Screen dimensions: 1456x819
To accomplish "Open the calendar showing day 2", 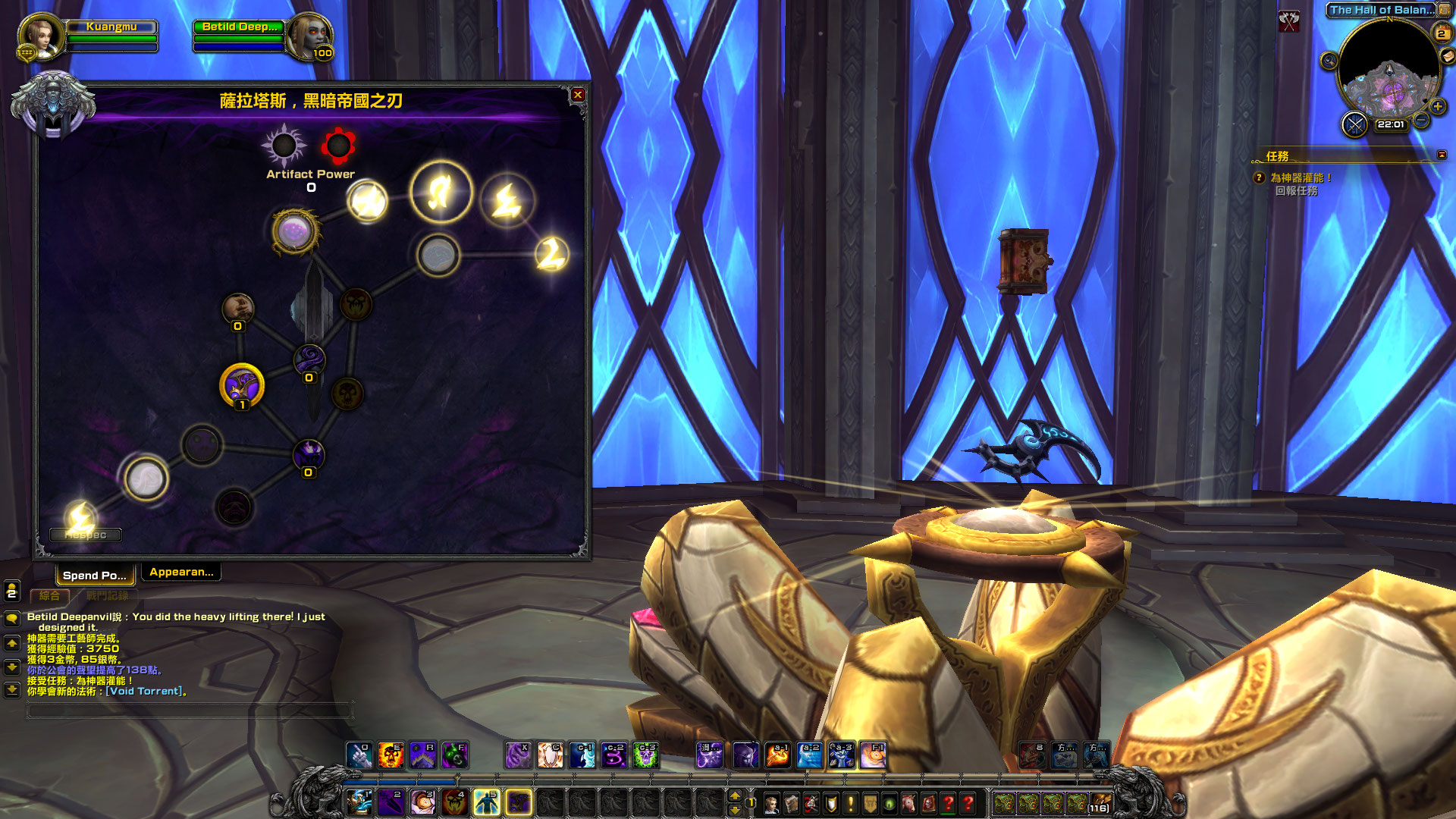I will [x=1441, y=33].
